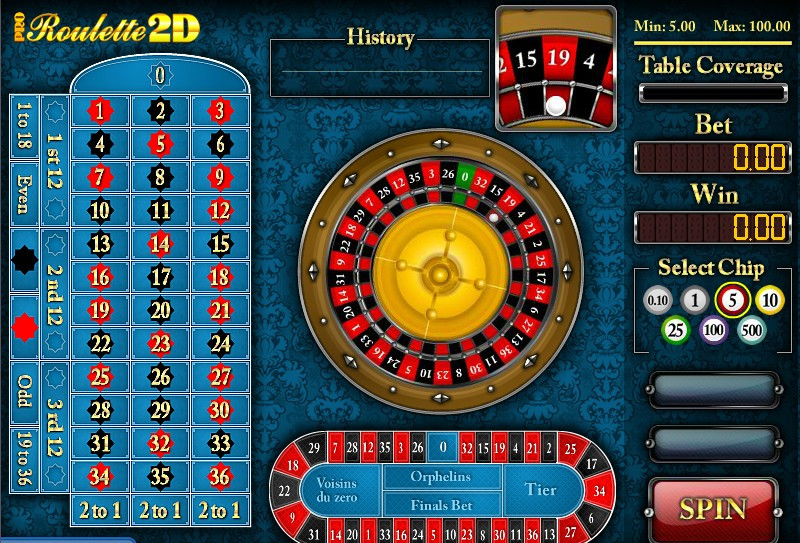Select the 25 value chip
The image size is (800, 543).
pyautogui.click(x=676, y=329)
